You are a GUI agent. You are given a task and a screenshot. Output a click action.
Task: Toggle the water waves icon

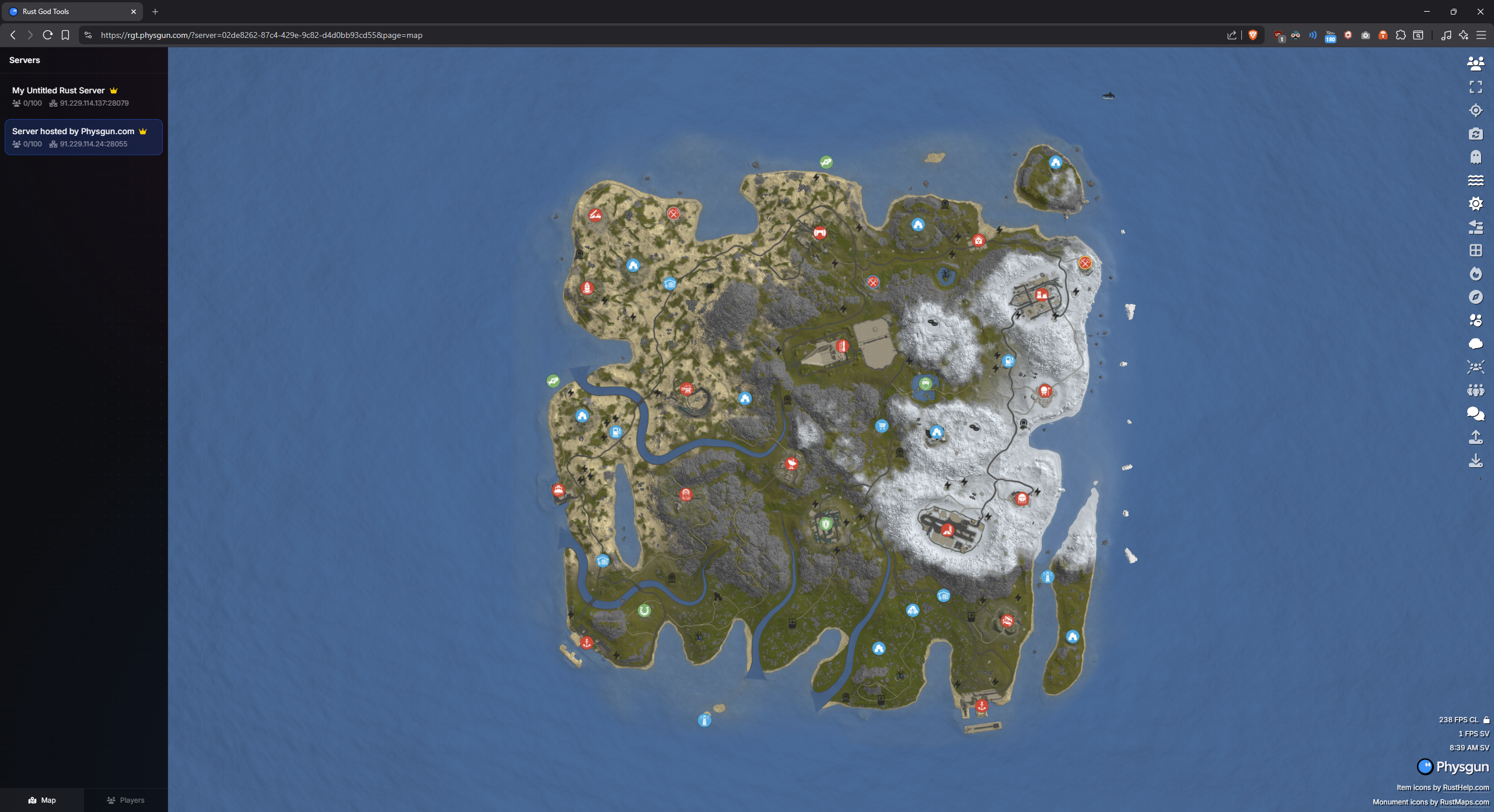pyautogui.click(x=1475, y=180)
